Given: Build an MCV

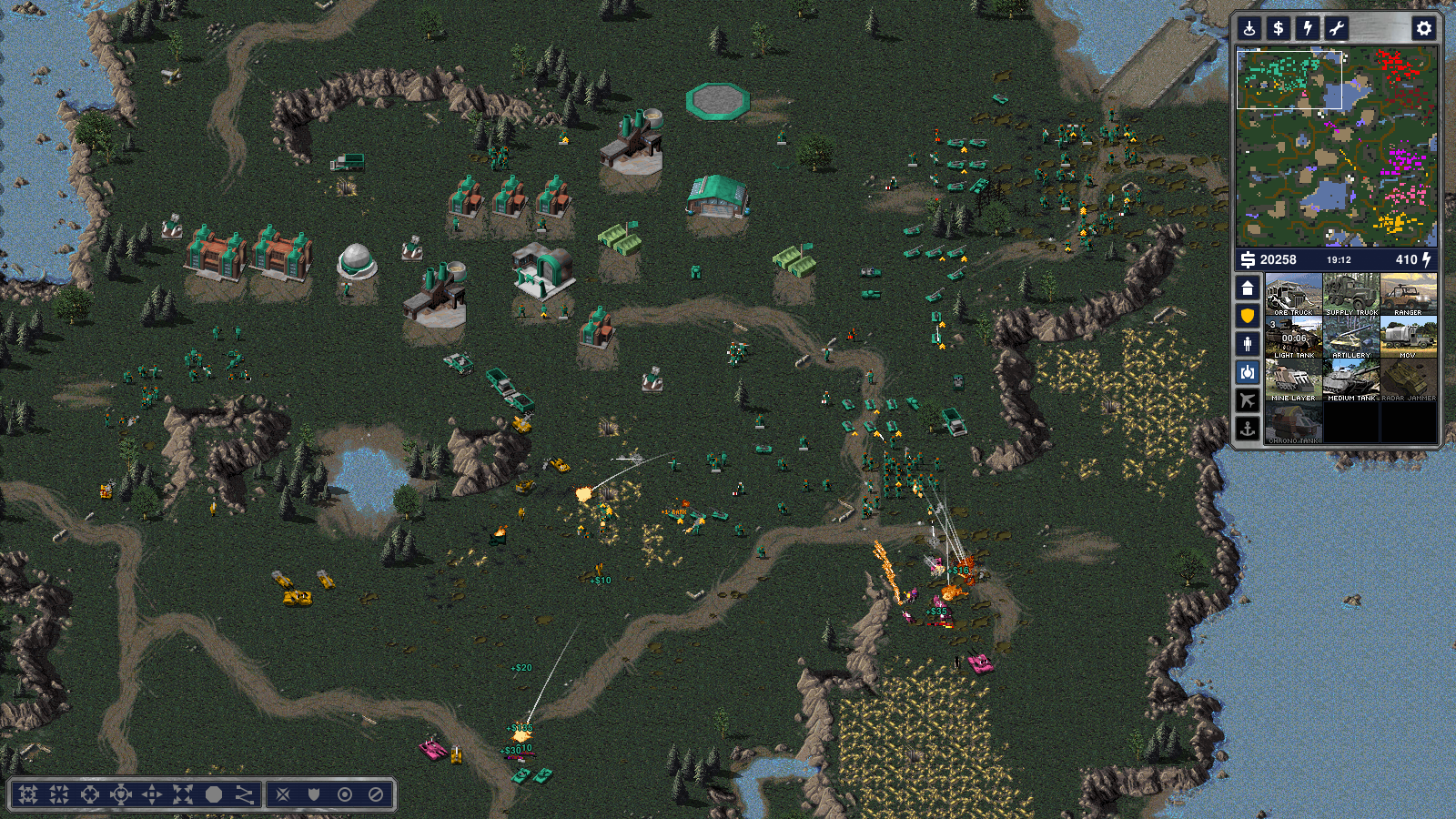Looking at the screenshot, I should (1408, 338).
